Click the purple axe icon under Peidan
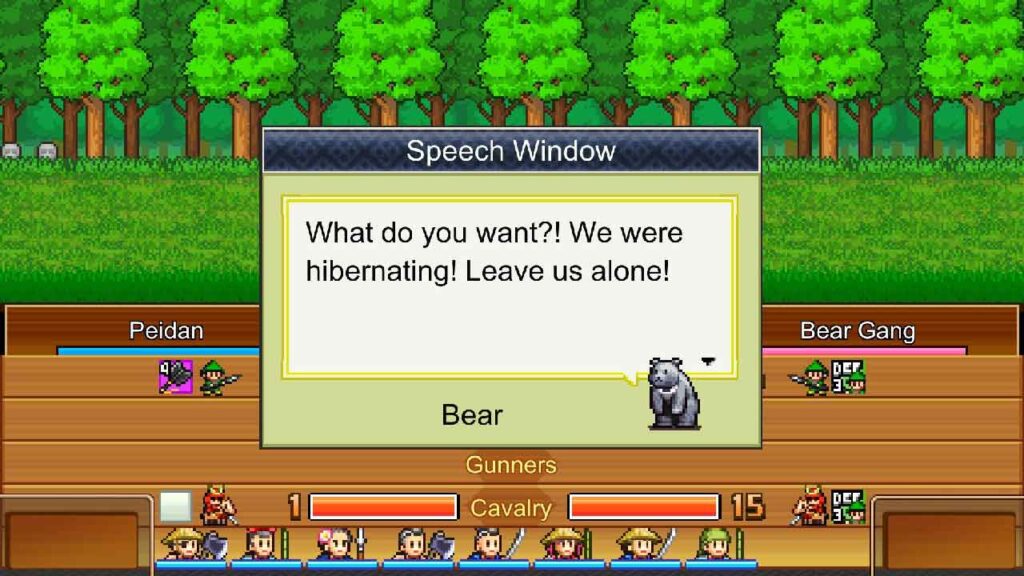1024x576 pixels. tap(176, 377)
